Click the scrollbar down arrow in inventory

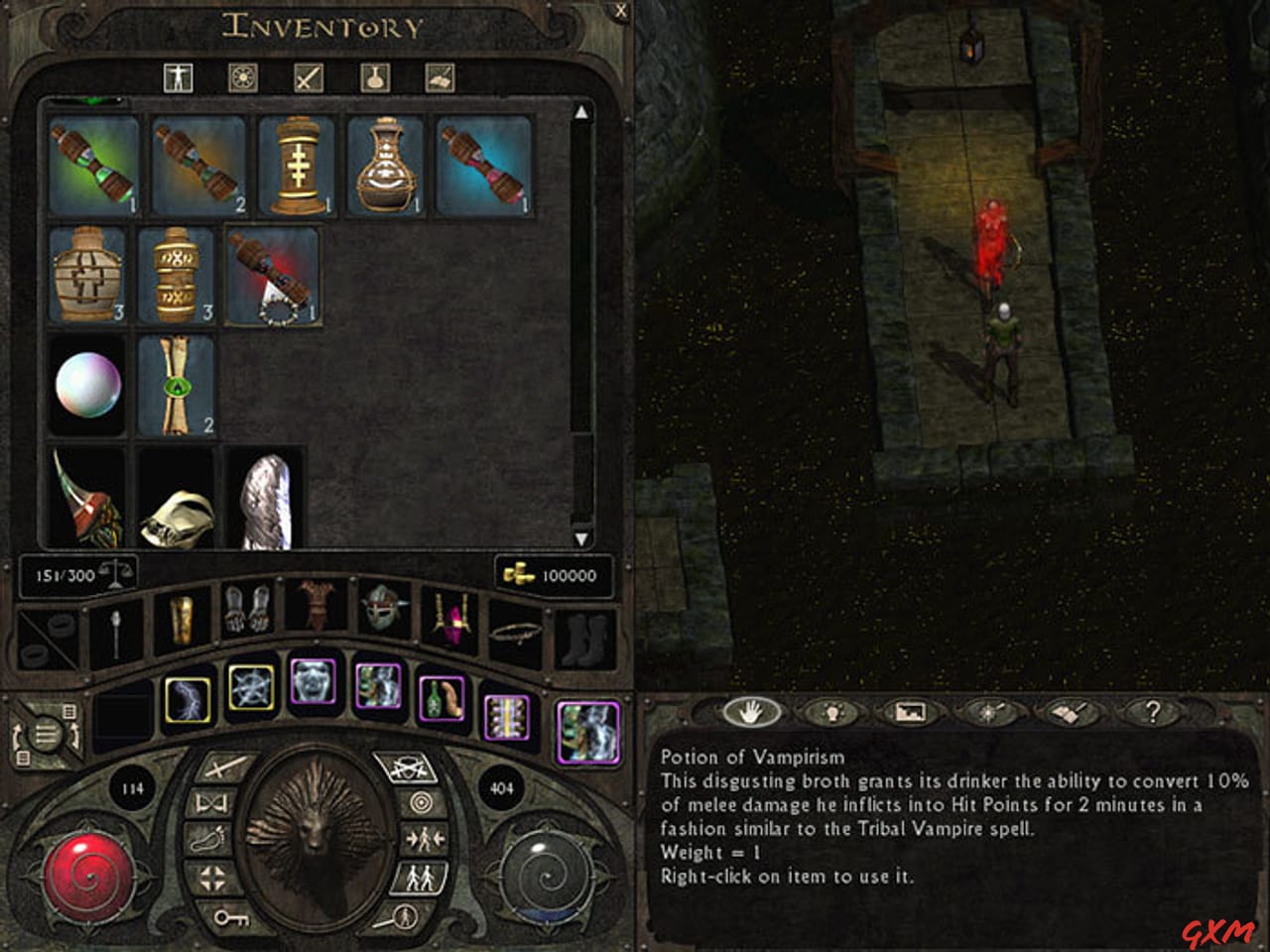pos(582,540)
